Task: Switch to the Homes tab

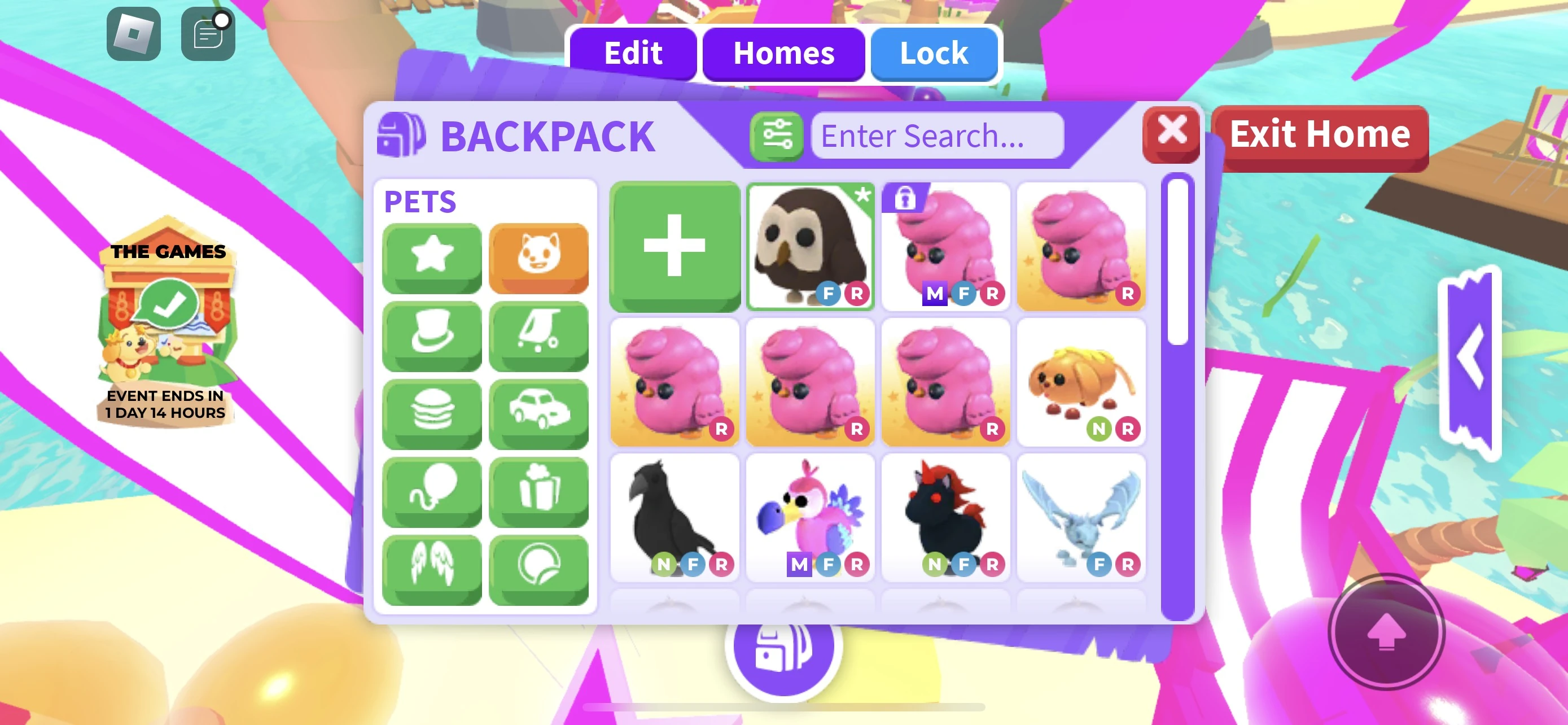Action: 785,54
